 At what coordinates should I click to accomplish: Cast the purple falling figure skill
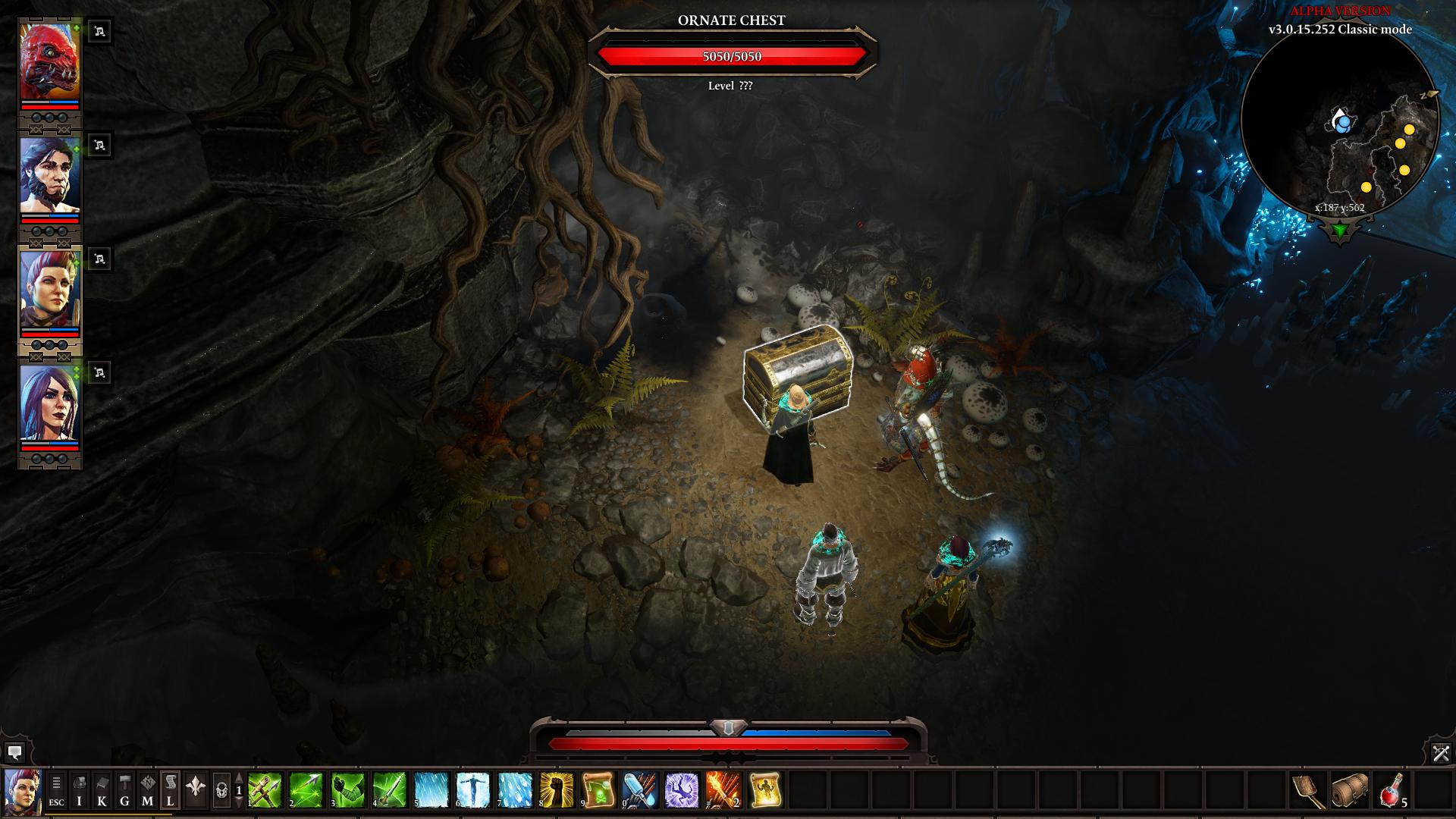point(682,790)
